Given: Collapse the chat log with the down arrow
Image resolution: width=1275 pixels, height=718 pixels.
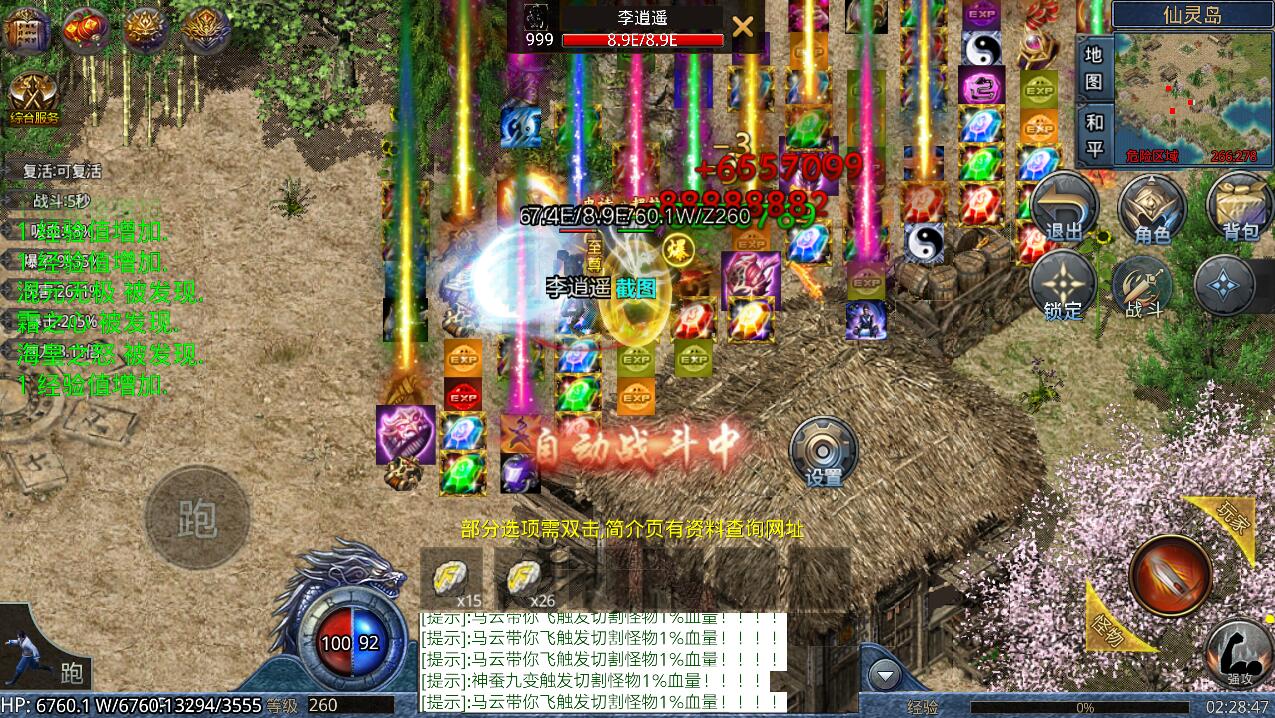Looking at the screenshot, I should click(x=884, y=676).
